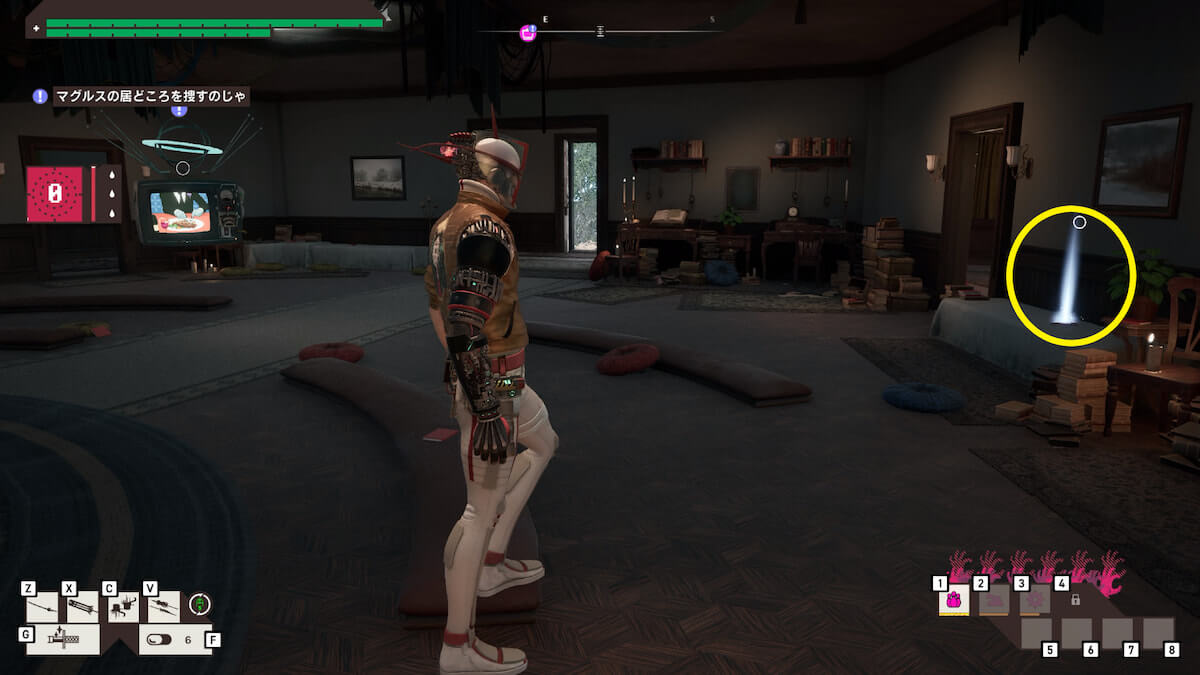The height and width of the screenshot is (675, 1200).
Task: Activate the dimmed ability in slot 2
Action: pos(994,601)
